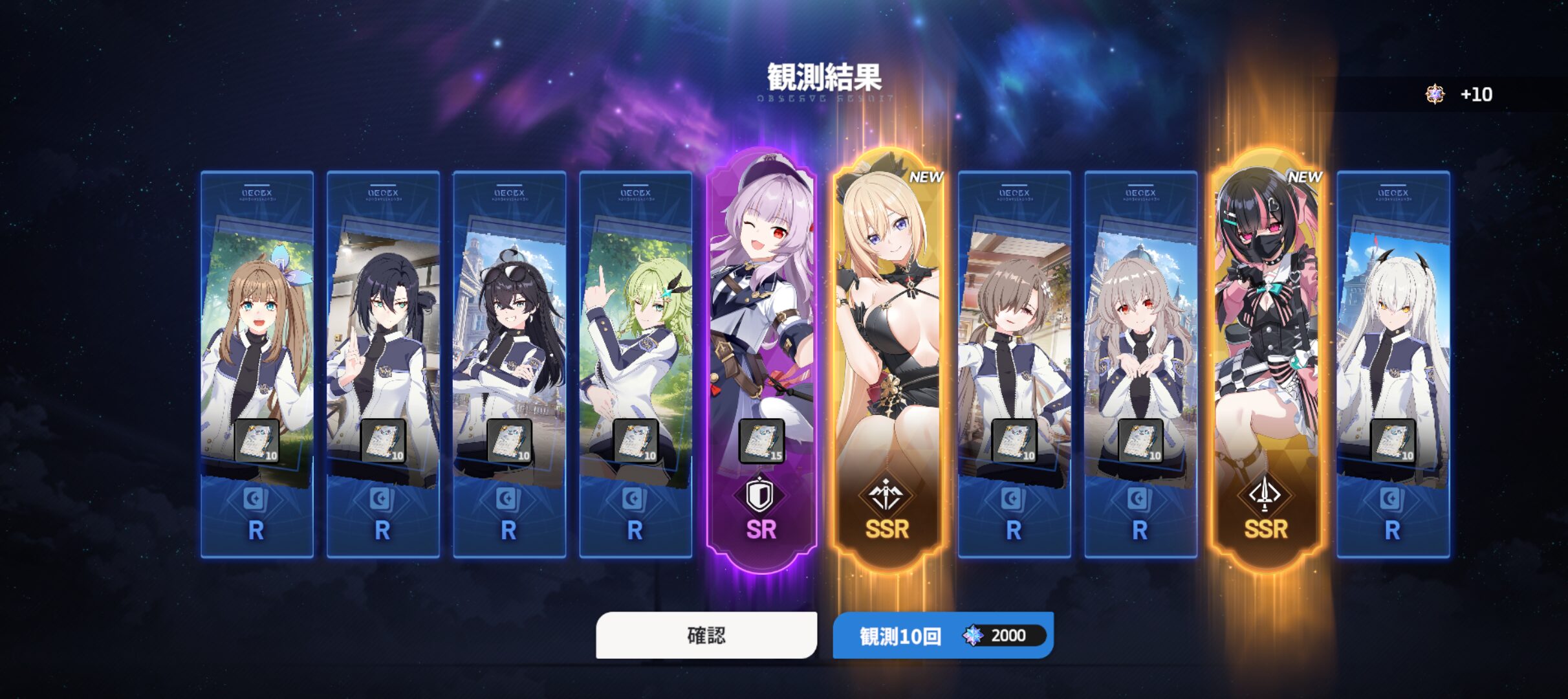Select the R card with black-haired girl wearing goggles

coord(509,362)
